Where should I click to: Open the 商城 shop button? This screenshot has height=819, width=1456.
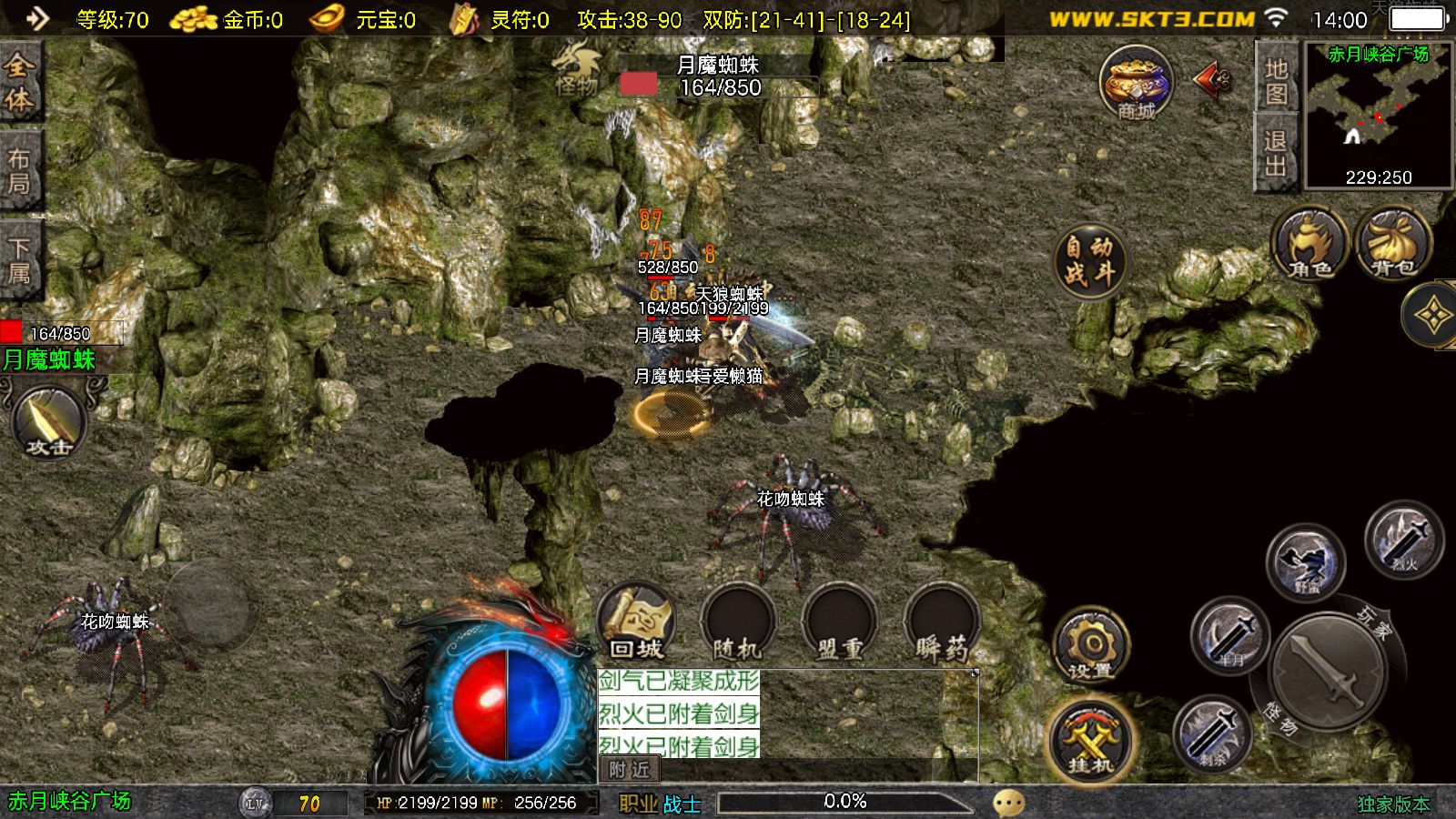coord(1135,84)
